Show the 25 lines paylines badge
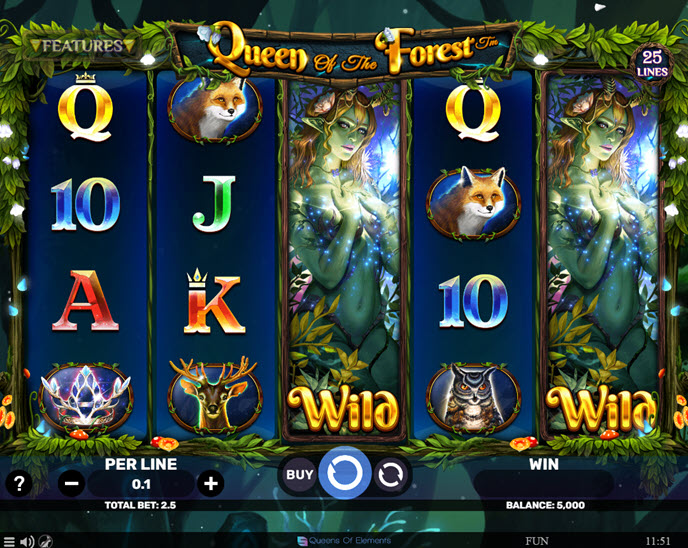This screenshot has width=688, height=548. pyautogui.click(x=653, y=64)
